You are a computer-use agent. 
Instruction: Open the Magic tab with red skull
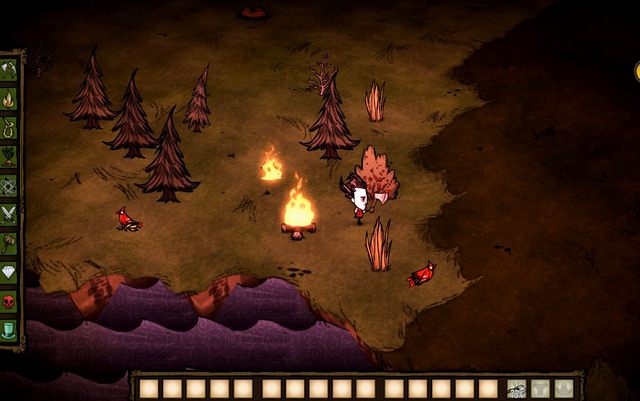click(9, 301)
